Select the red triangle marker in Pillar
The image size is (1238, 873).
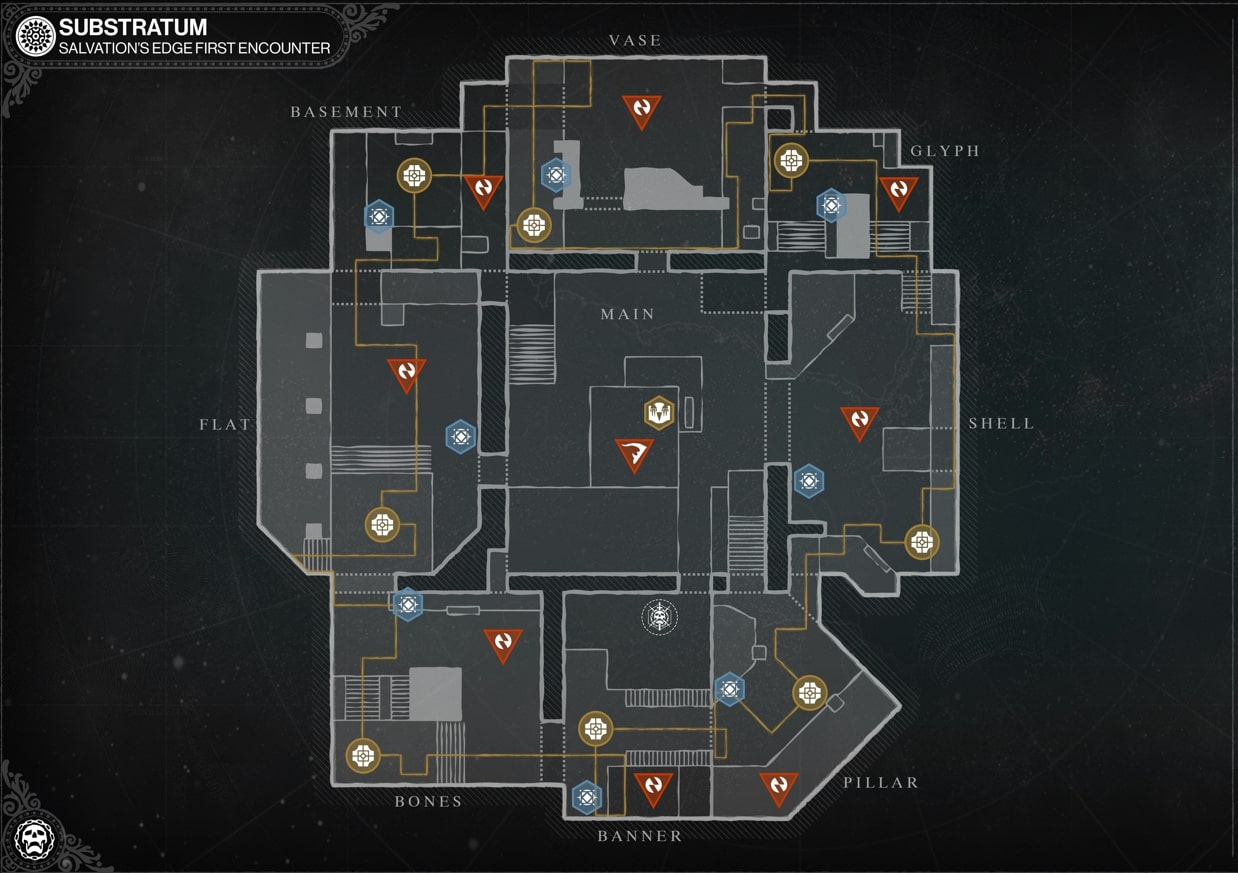click(x=778, y=788)
